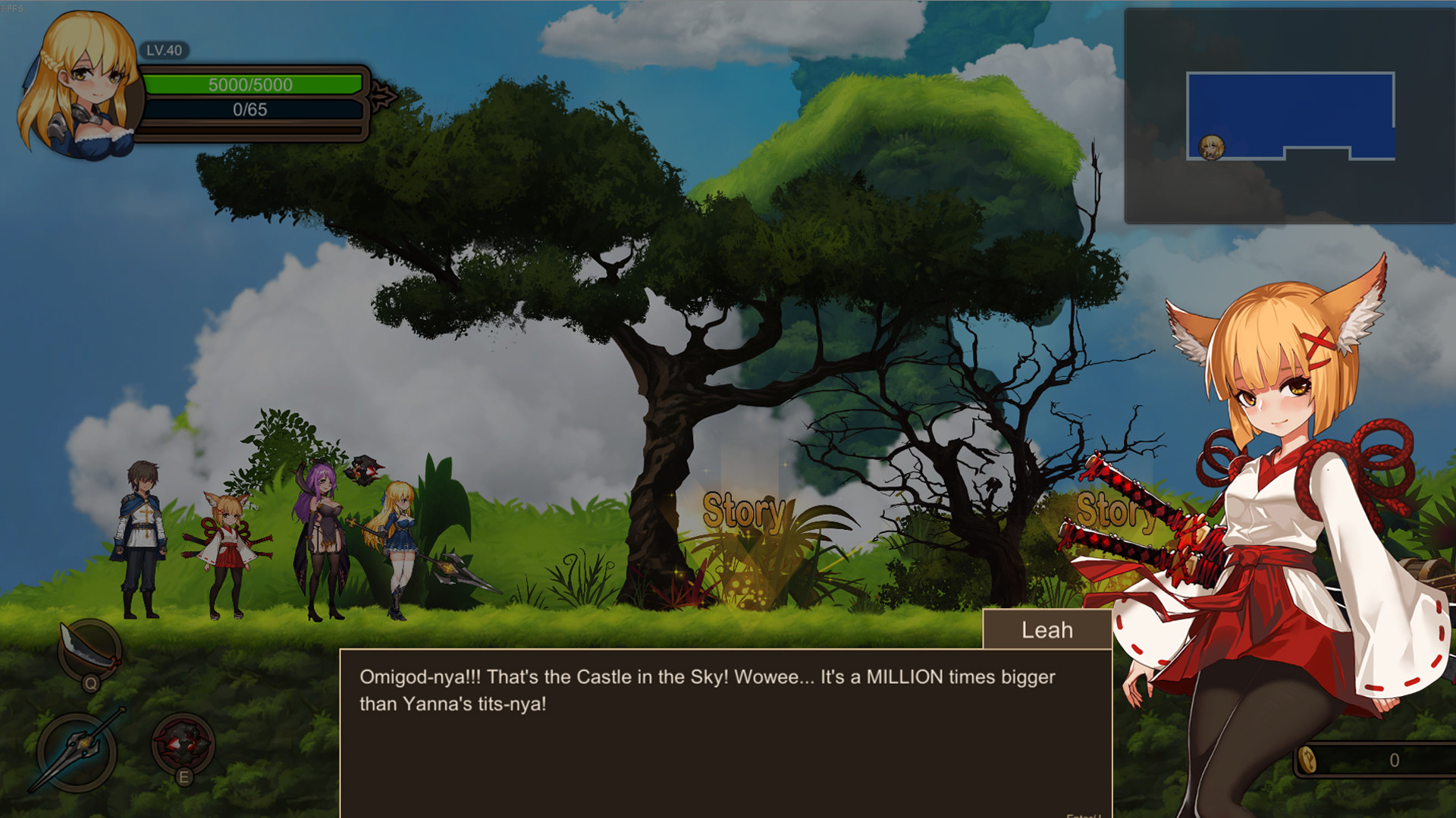Advance Leah's dialogue text box

coord(725,732)
